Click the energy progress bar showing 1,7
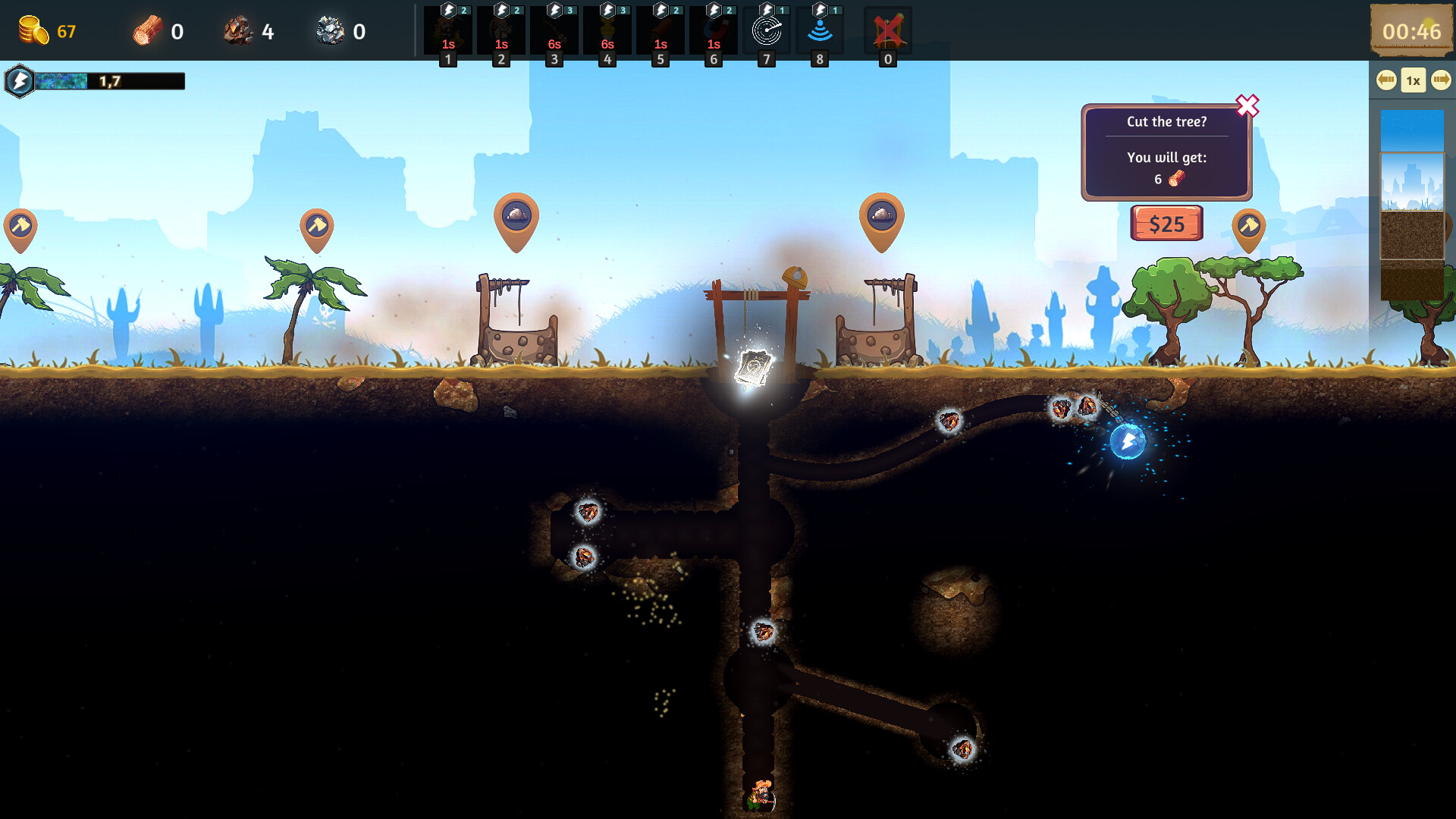This screenshot has width=1456, height=819. click(110, 80)
